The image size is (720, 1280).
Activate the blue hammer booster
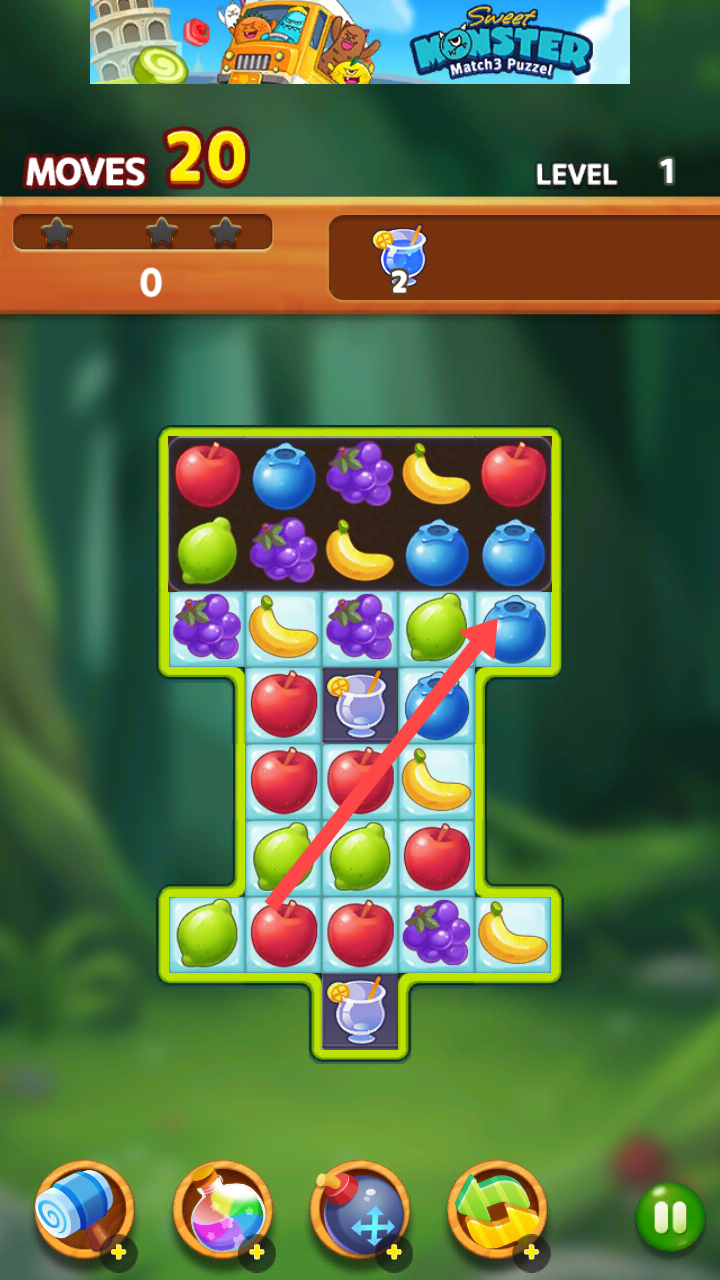[x=84, y=1210]
